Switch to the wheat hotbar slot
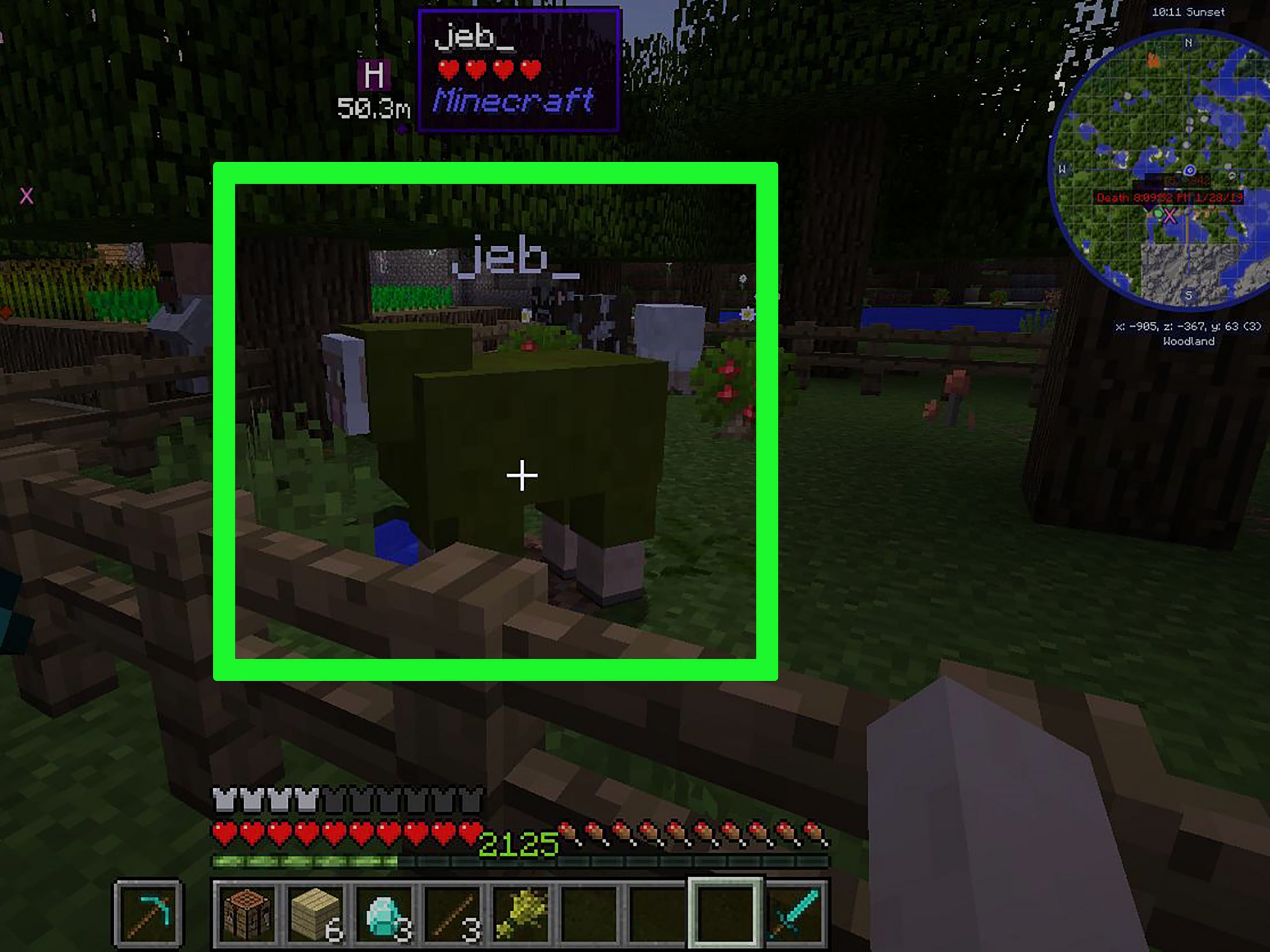The height and width of the screenshot is (952, 1270). coord(521,913)
